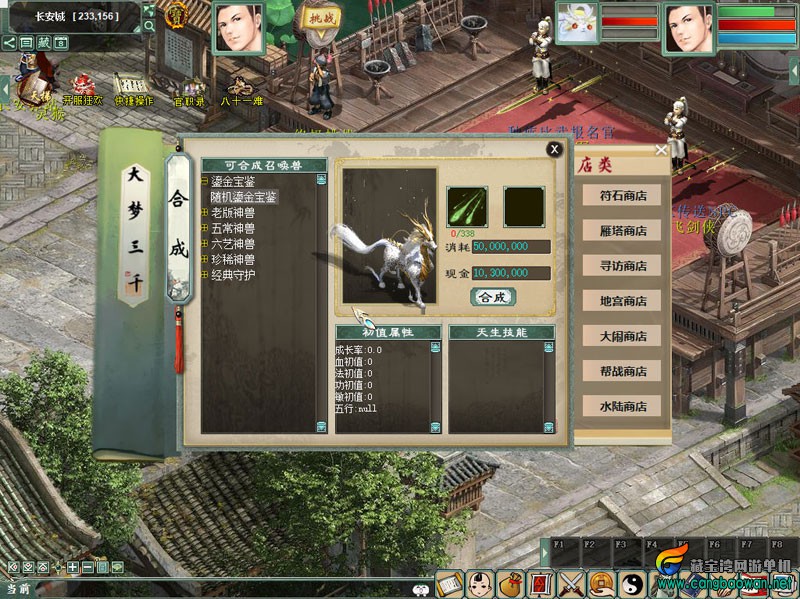Select the 帮战商店 shop
Screen dimensions: 800x599
(623, 371)
